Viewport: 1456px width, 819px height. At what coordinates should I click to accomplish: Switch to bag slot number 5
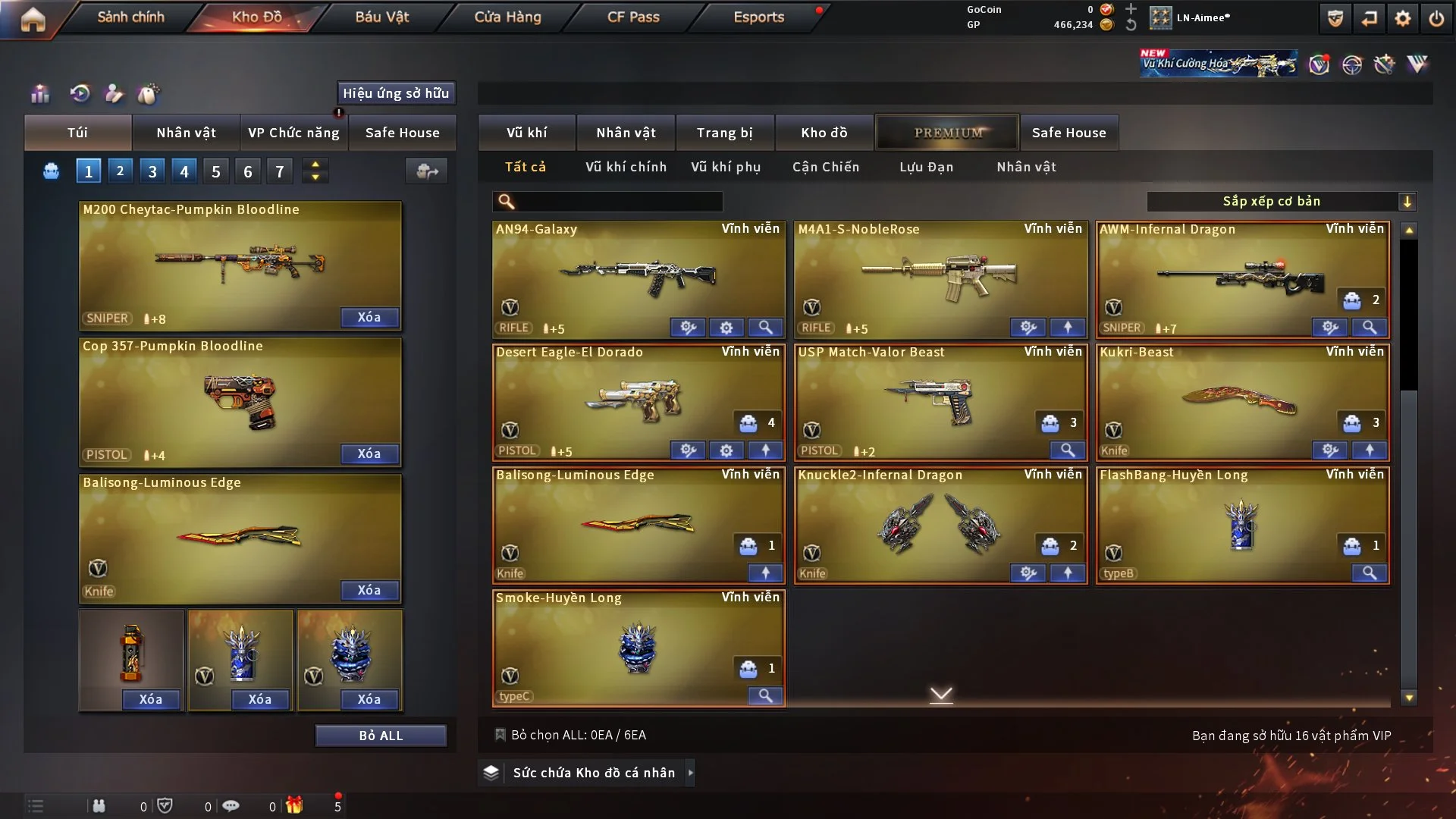click(x=216, y=171)
